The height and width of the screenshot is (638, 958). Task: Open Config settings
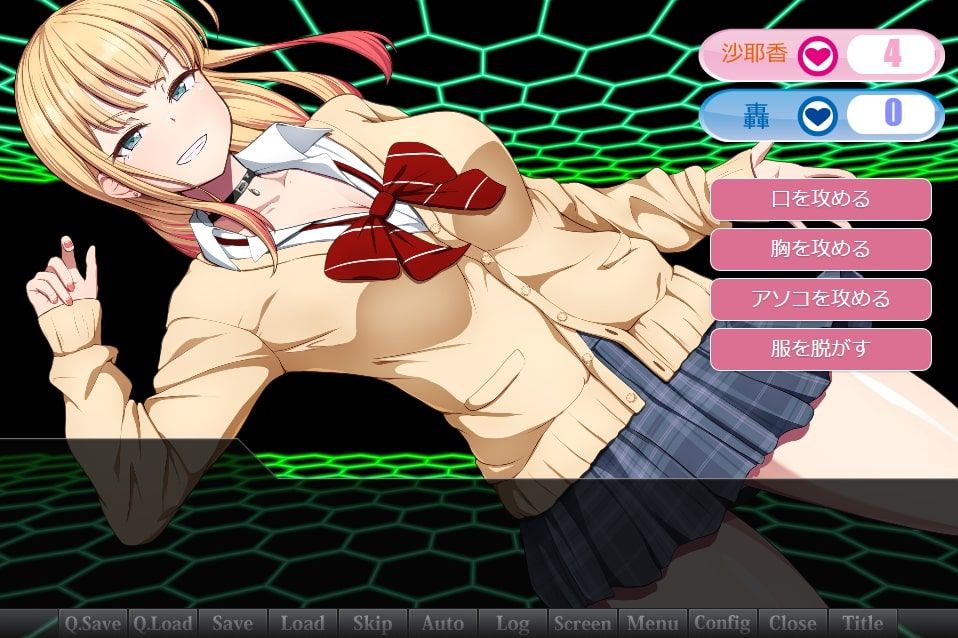(x=722, y=623)
